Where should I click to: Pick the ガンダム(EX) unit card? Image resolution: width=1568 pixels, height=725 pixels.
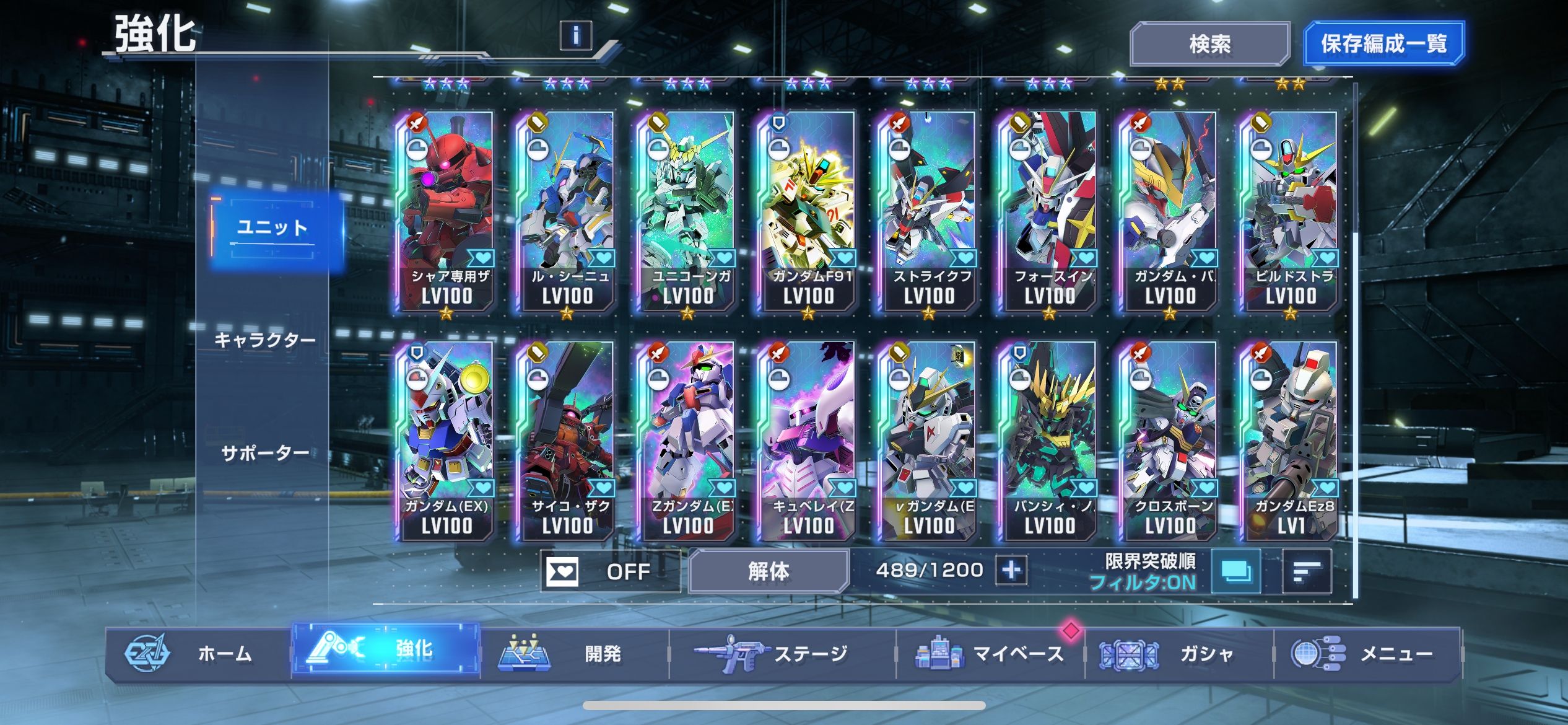point(446,440)
